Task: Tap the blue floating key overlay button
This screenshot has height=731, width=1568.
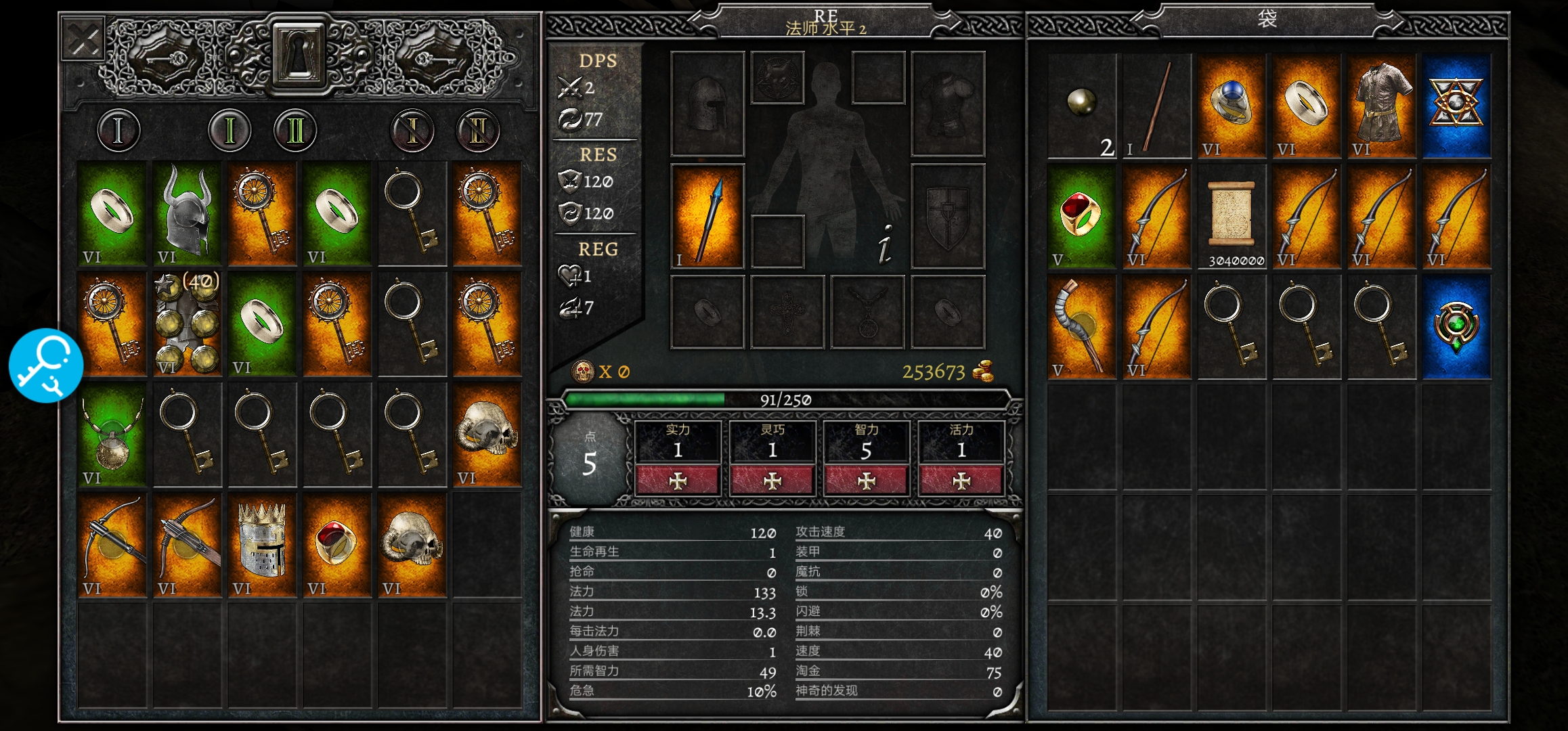Action: pyautogui.click(x=46, y=365)
